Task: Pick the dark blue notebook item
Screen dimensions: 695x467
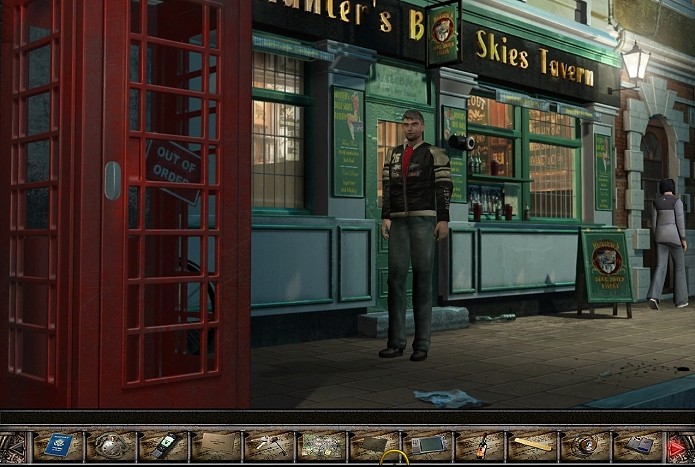Action: coord(638,445)
